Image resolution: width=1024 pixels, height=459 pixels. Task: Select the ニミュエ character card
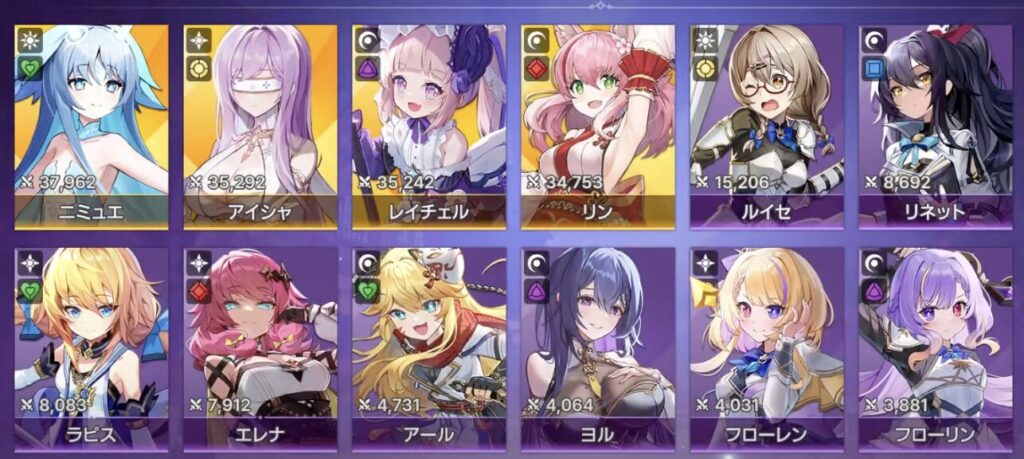click(92, 125)
